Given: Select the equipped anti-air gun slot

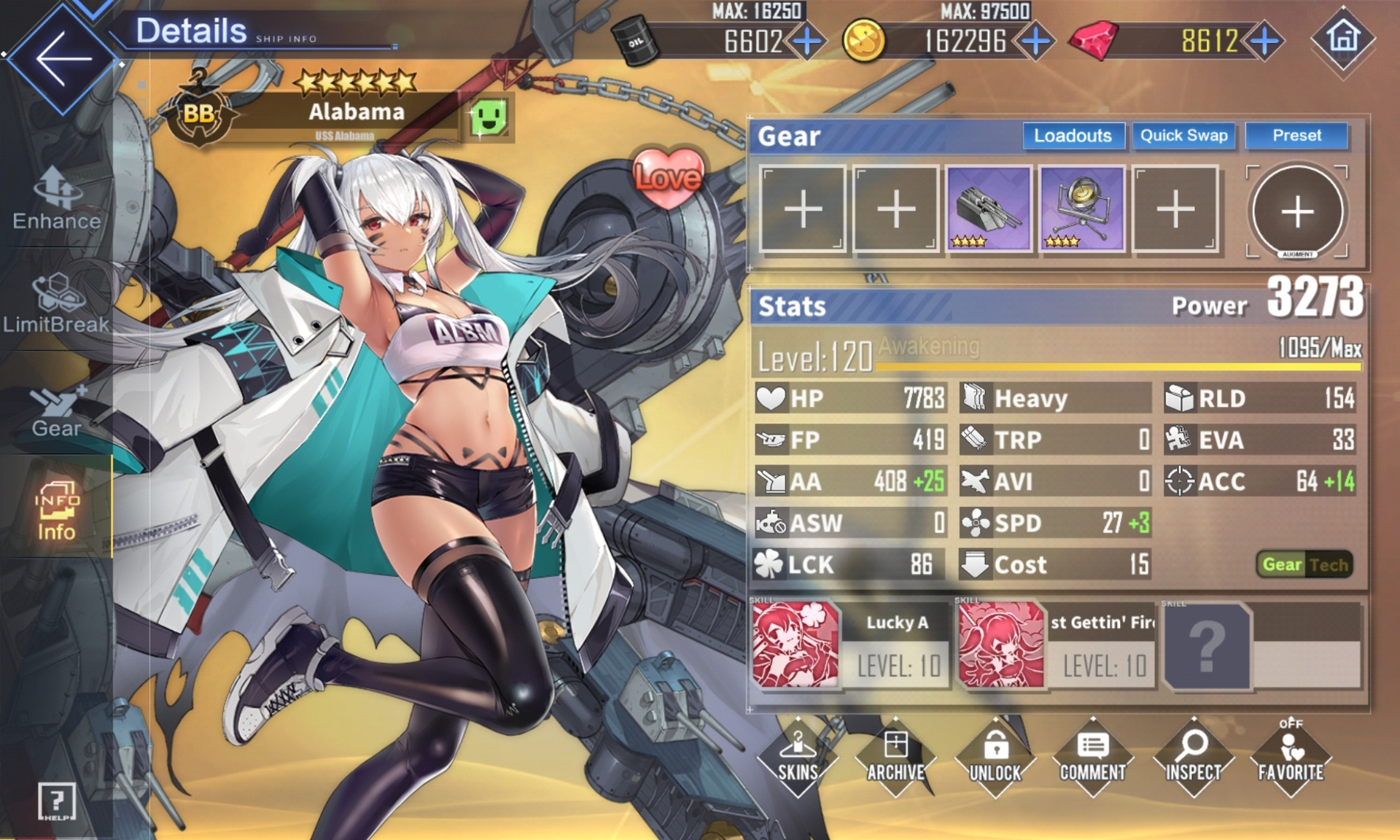Looking at the screenshot, I should coord(988,209).
